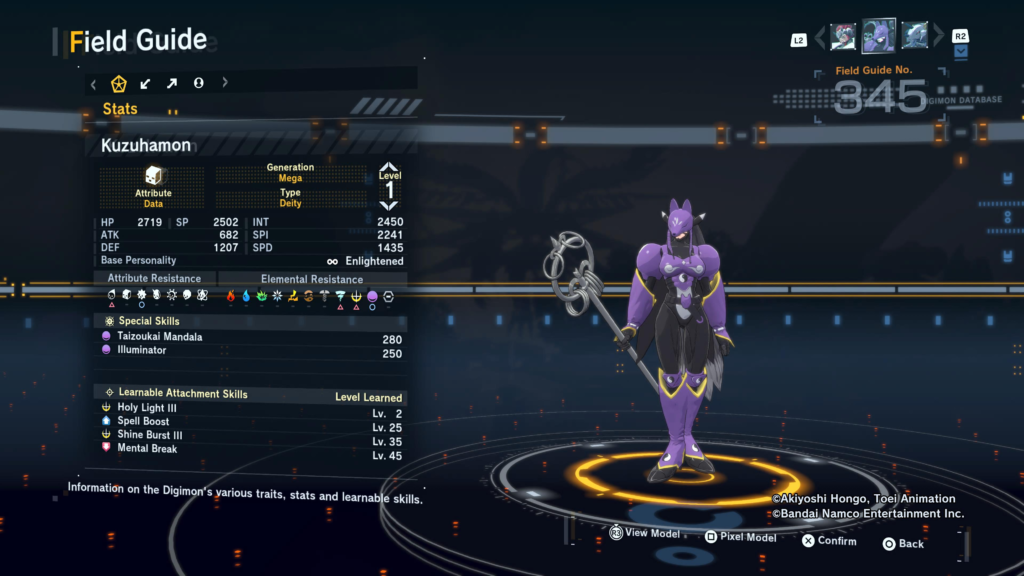
Task: Switch to the down-left arrow tab
Action: [146, 83]
